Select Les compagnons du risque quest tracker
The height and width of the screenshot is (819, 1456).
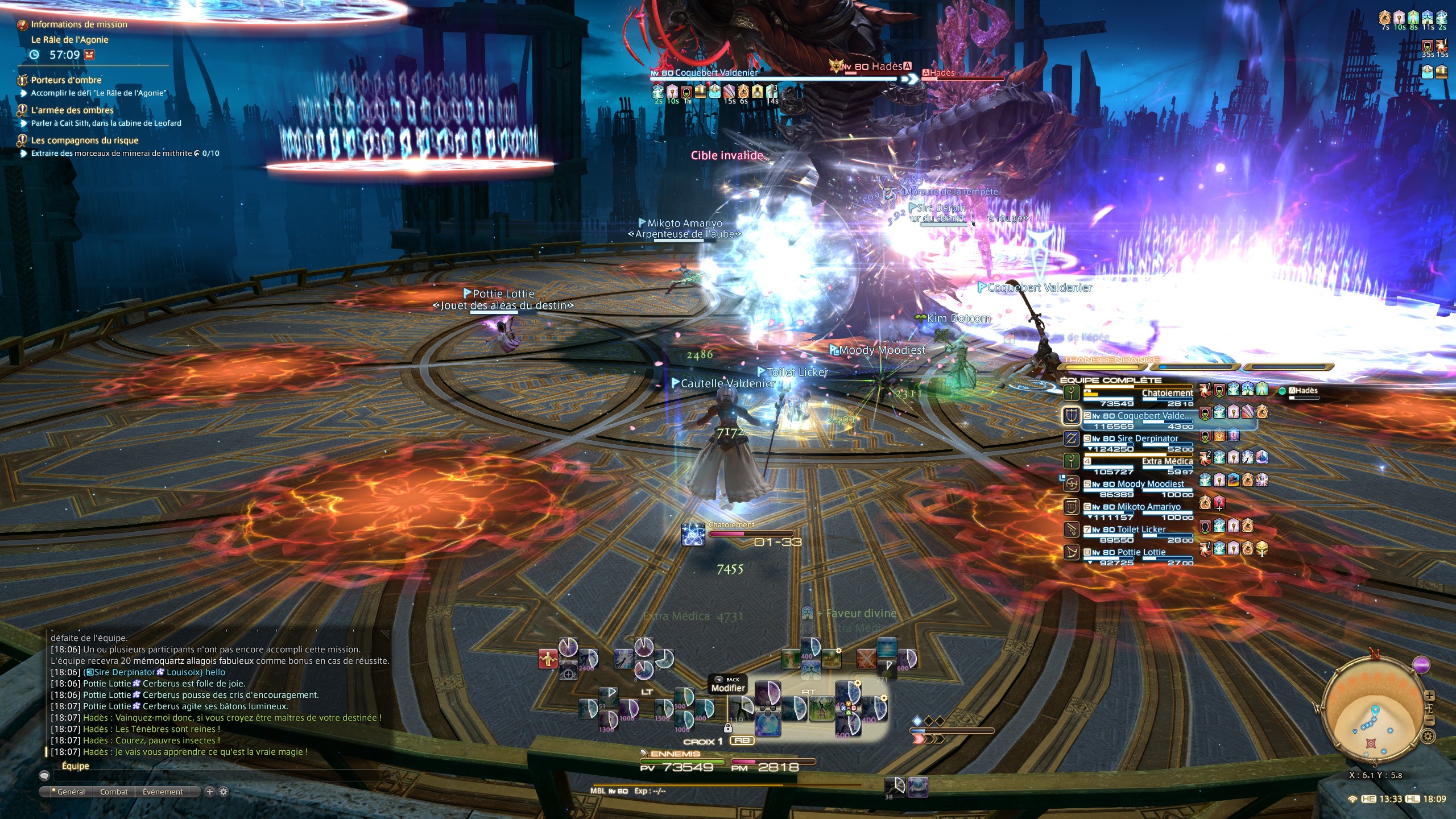[x=84, y=140]
